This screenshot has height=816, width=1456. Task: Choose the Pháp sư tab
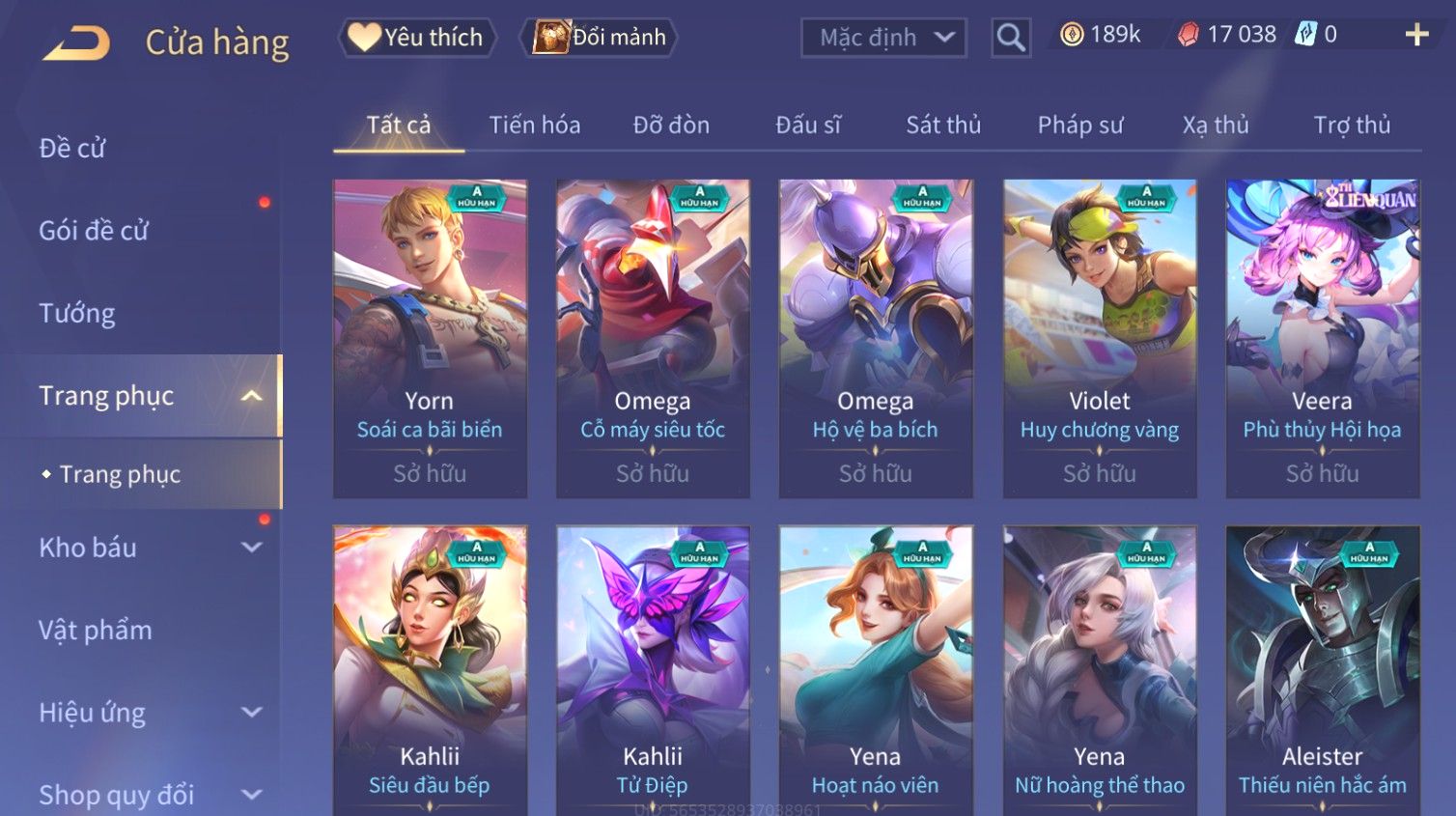1080,126
